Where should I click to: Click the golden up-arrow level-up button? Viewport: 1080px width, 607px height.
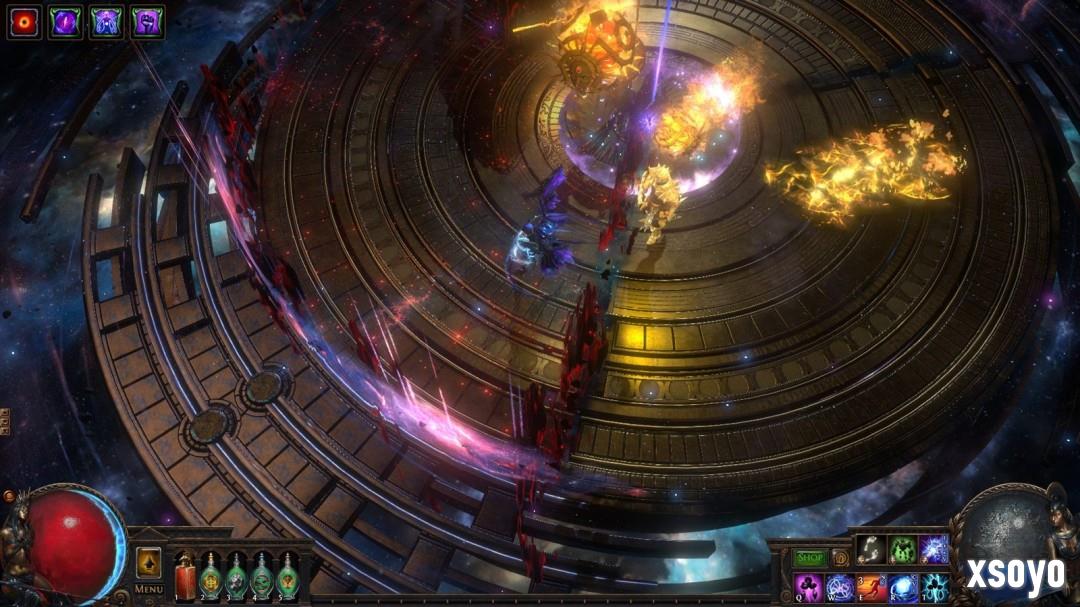click(149, 562)
